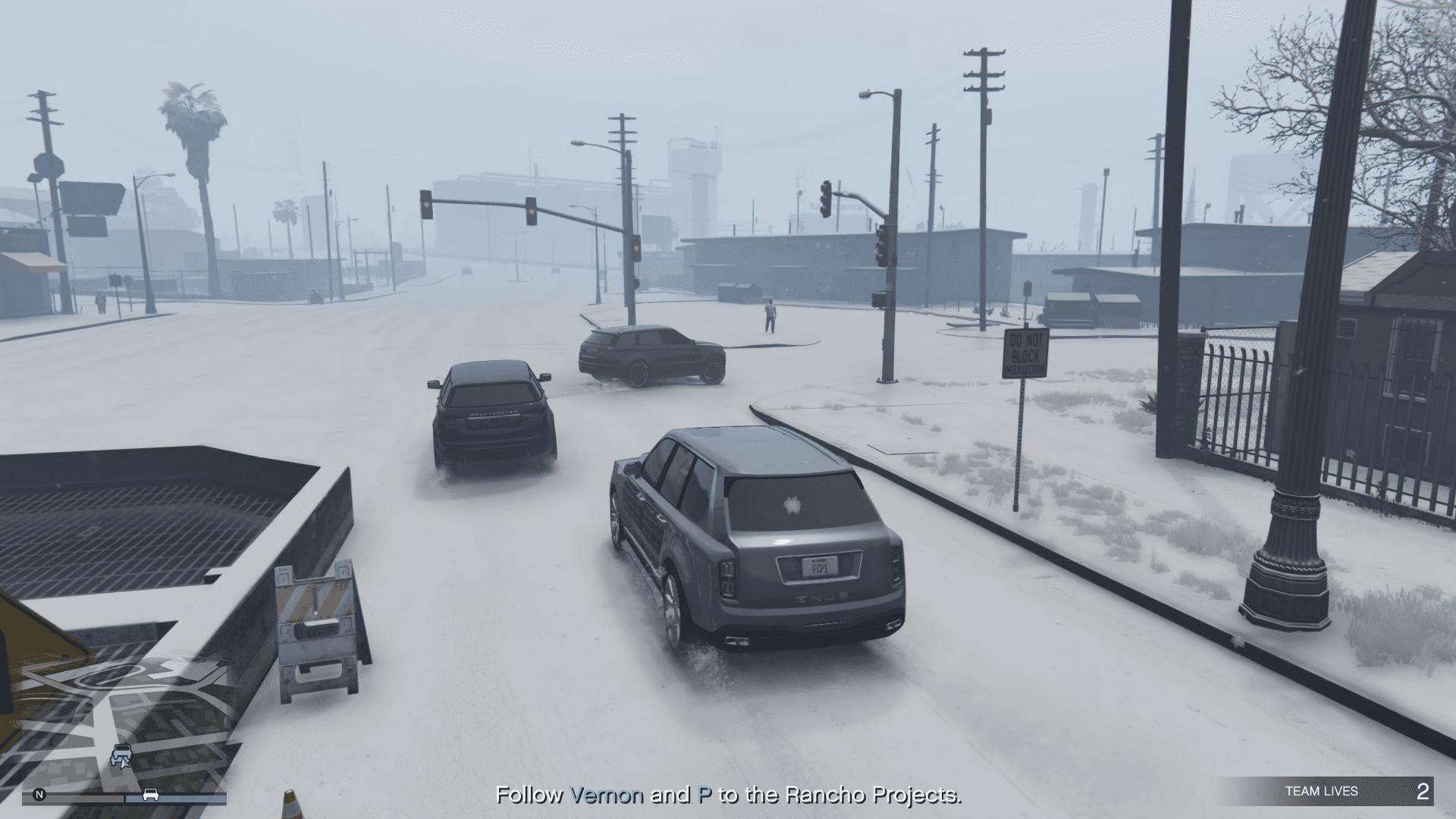Click the north N marker on minimap

coord(39,795)
